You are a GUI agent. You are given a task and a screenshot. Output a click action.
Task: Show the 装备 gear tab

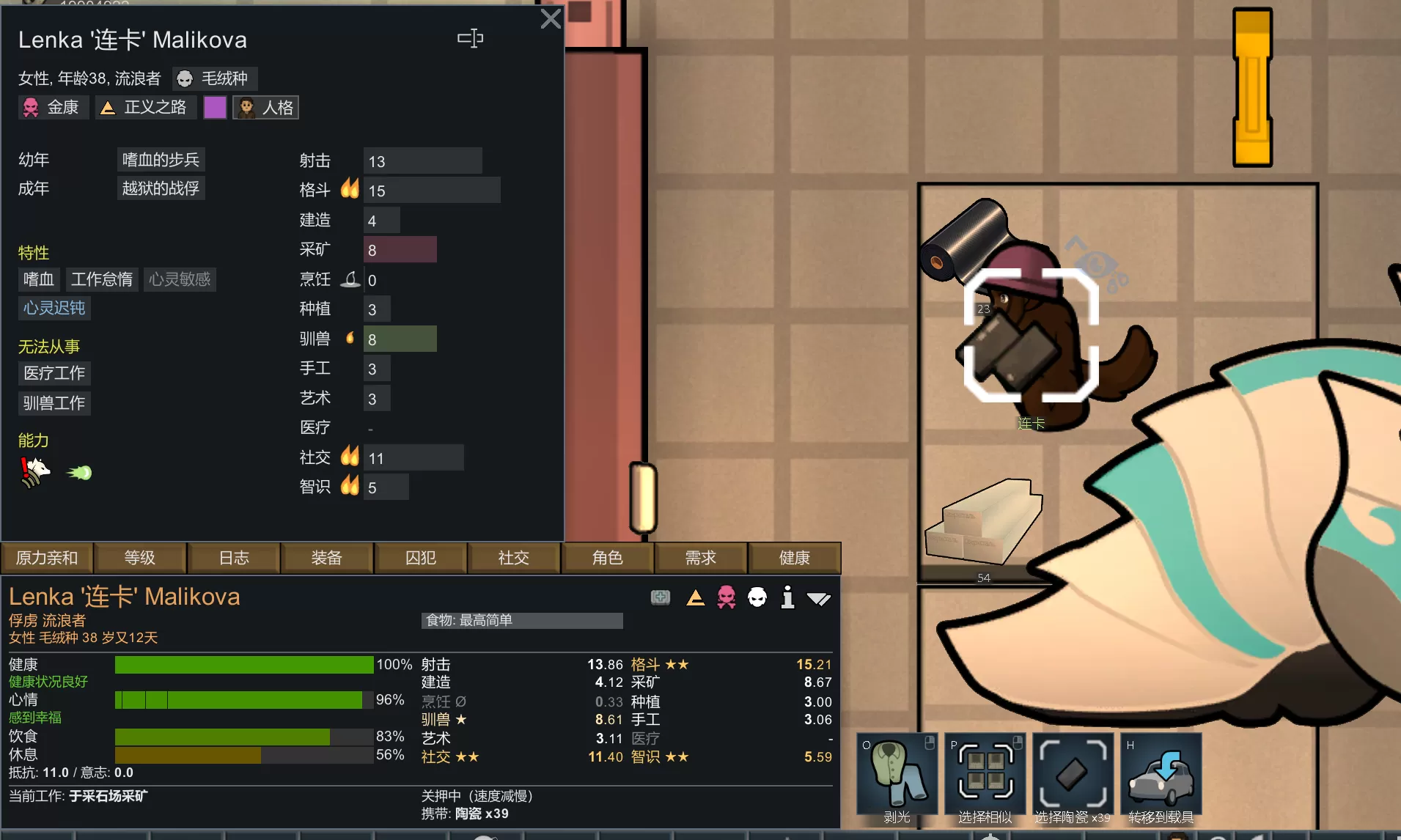[327, 559]
